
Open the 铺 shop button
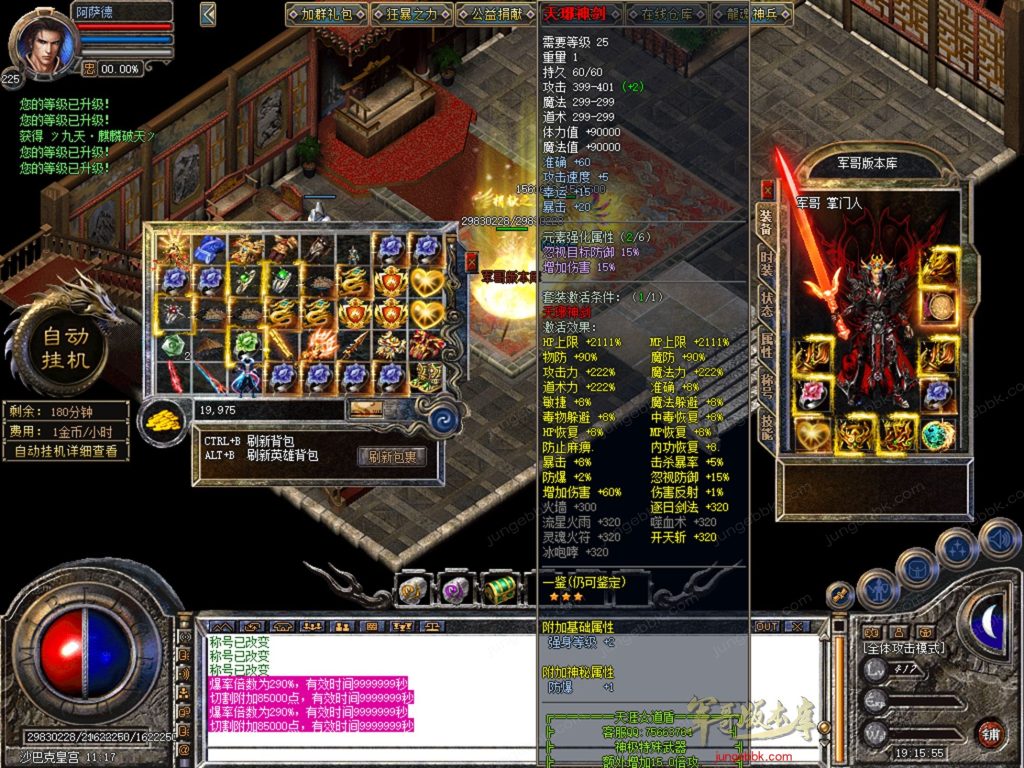990,732
